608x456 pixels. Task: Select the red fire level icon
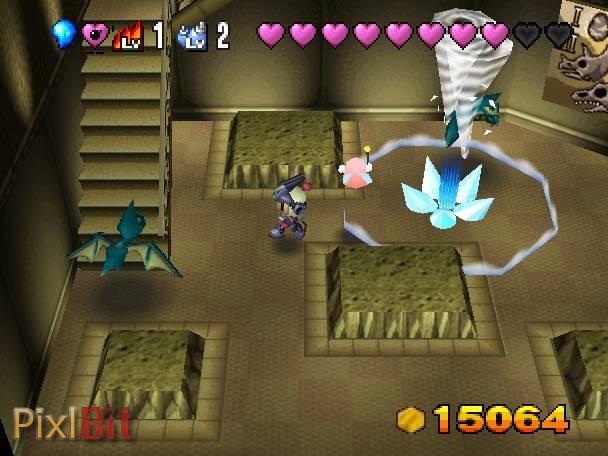point(129,37)
